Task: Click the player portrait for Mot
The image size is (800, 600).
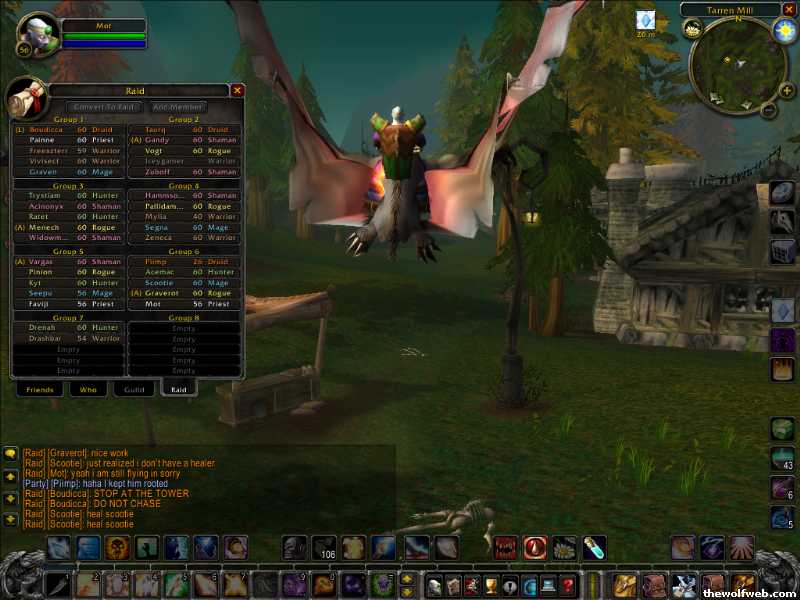Action: (x=36, y=35)
